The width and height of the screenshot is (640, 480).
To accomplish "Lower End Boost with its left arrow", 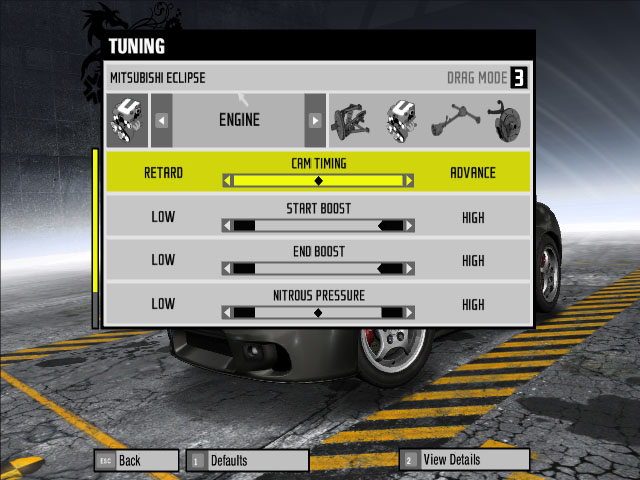I will (x=227, y=268).
